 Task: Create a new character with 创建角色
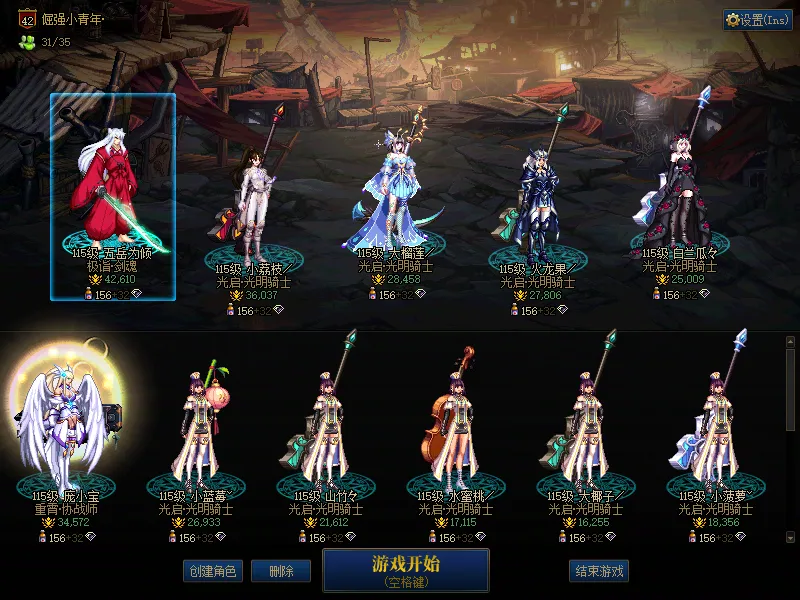pos(211,571)
